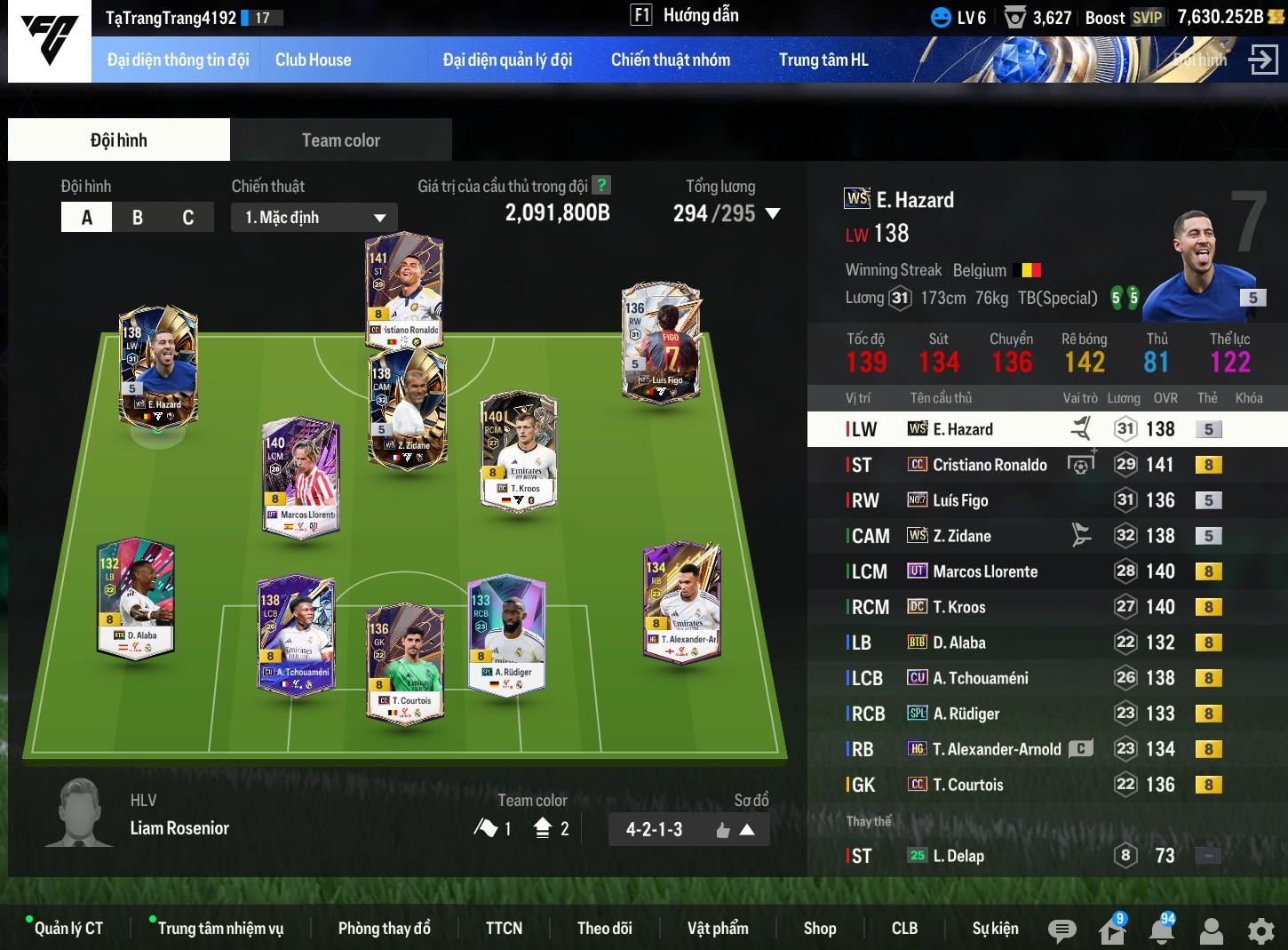1288x950 pixels.
Task: Open Phòng thay đồ
Action: pyautogui.click(x=384, y=928)
